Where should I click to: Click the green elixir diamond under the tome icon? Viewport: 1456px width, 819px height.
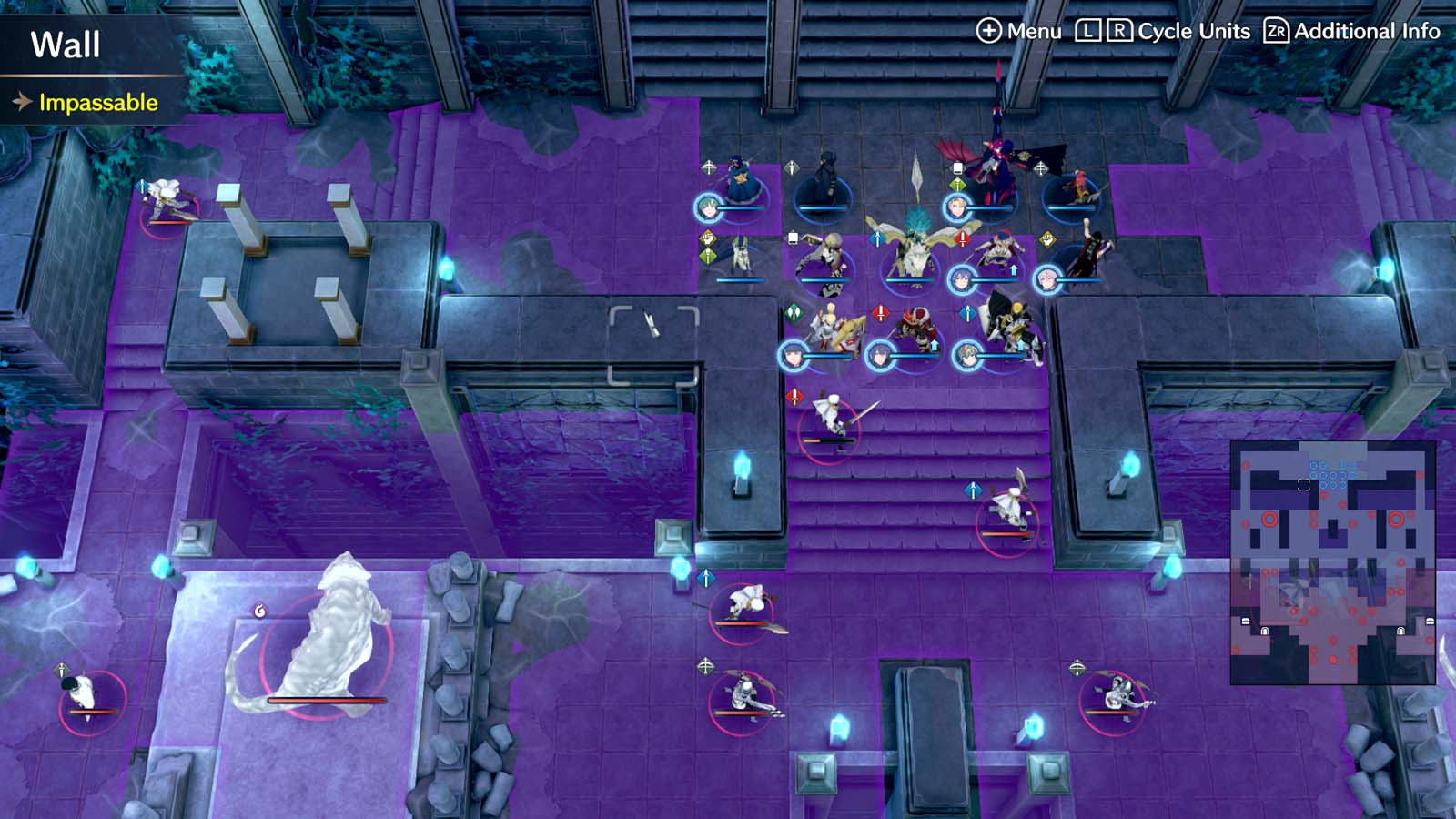click(957, 183)
